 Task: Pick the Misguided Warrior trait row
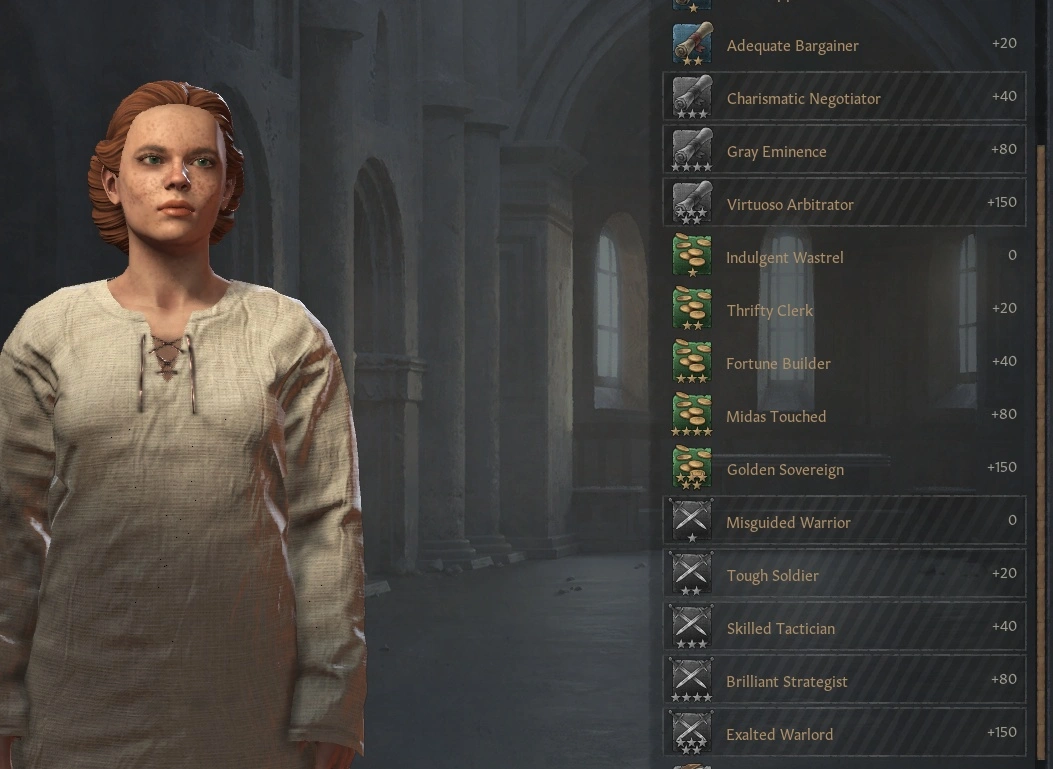(x=844, y=522)
